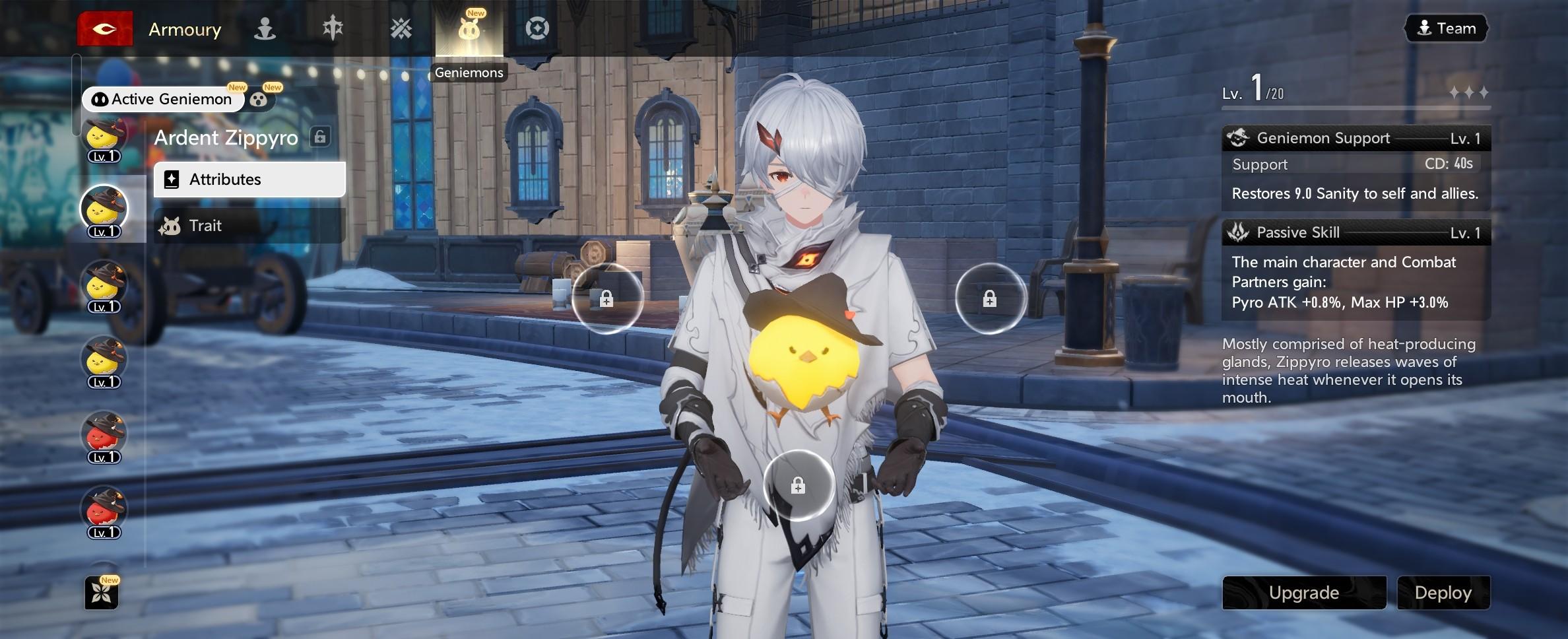The width and height of the screenshot is (1568, 639).
Task: Open the flower icon button with New badge
Action: coord(102,593)
